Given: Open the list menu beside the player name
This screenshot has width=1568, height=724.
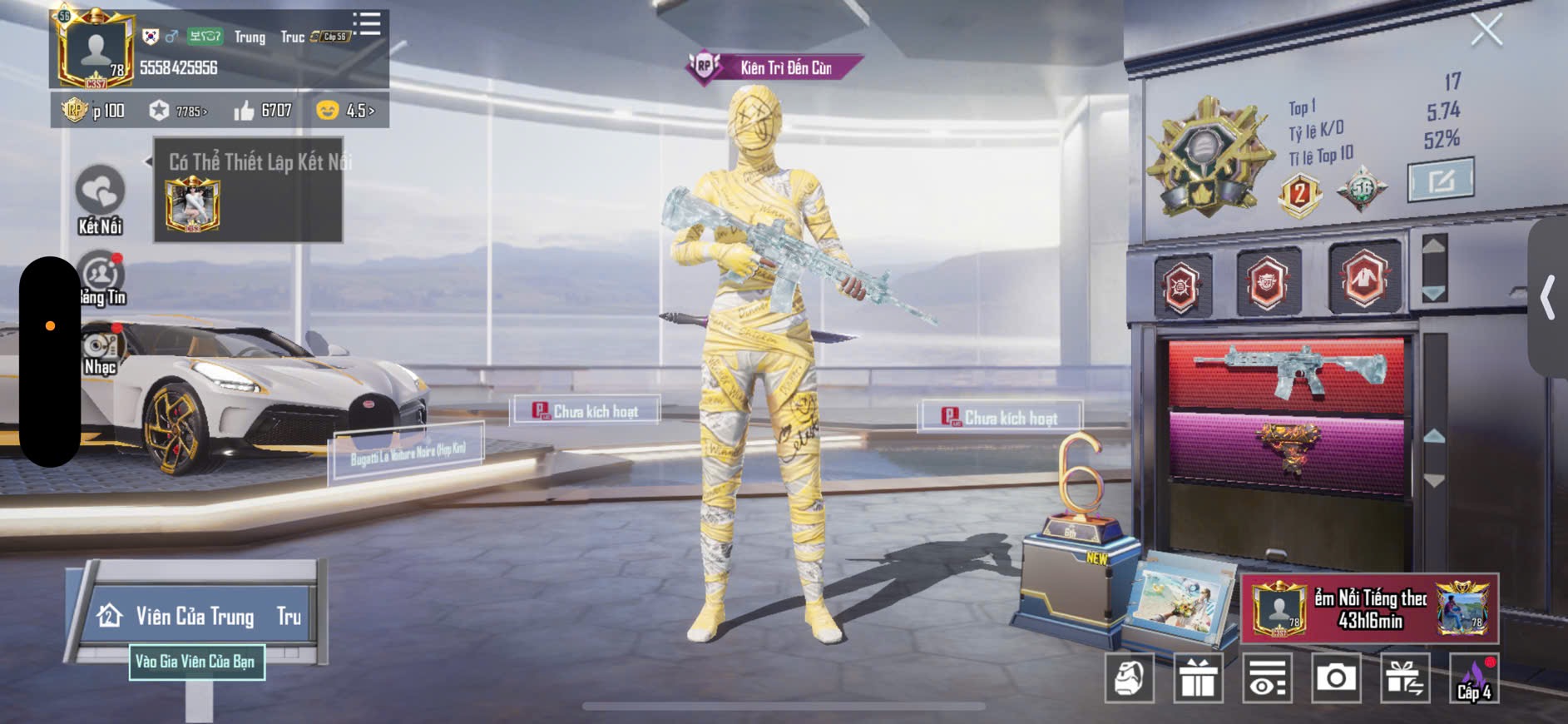Looking at the screenshot, I should coord(366,23).
